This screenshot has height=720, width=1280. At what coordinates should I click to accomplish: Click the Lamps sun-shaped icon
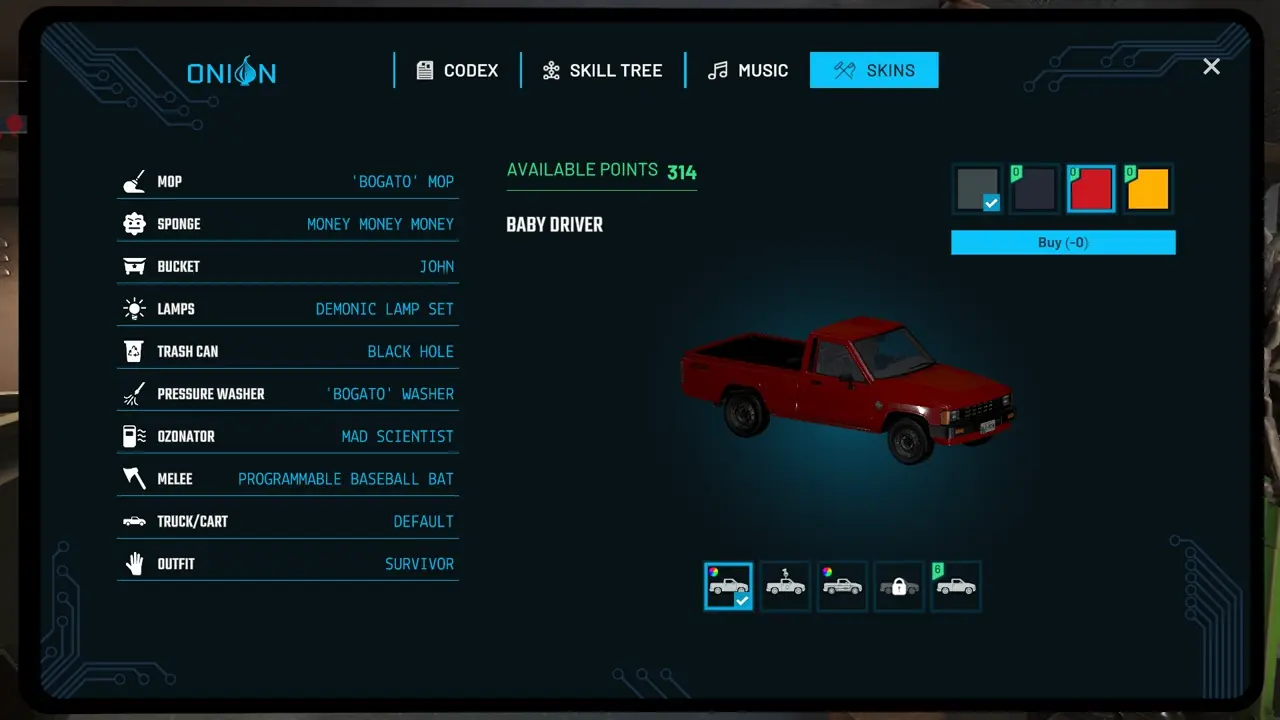click(x=134, y=308)
